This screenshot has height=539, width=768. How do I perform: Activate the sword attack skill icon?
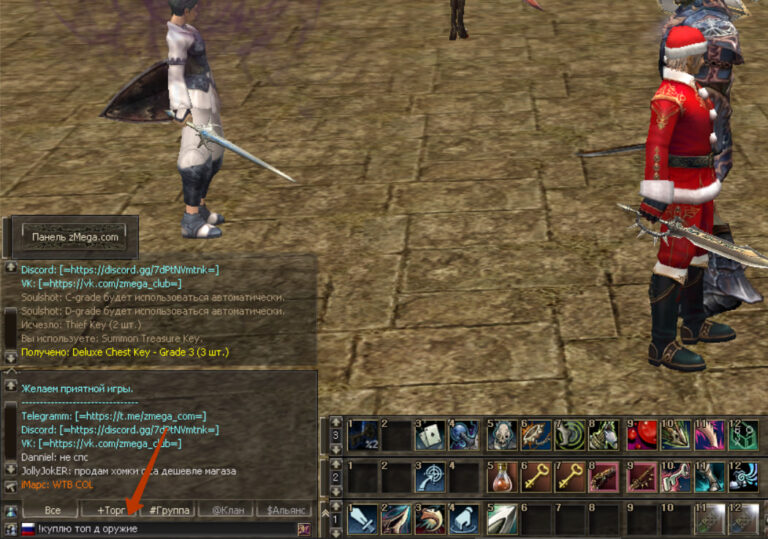point(363,519)
